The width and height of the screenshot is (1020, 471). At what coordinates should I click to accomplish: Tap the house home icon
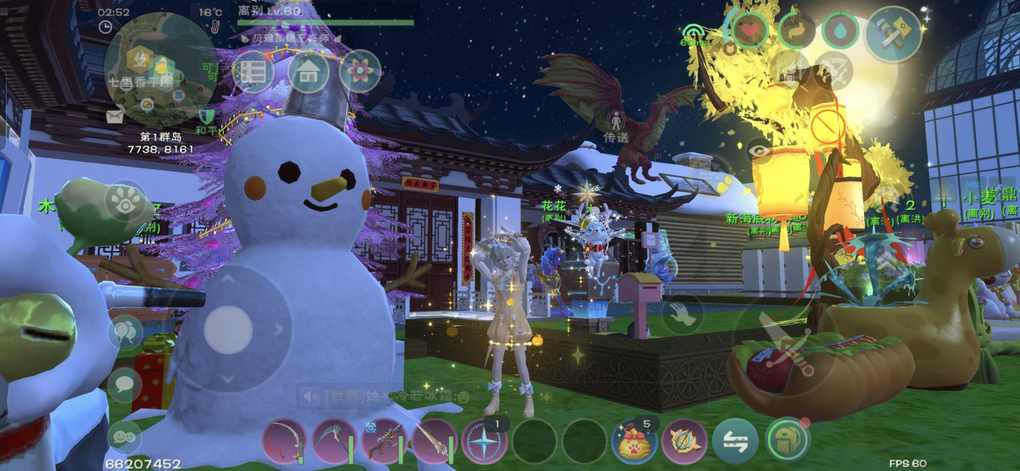point(310,72)
